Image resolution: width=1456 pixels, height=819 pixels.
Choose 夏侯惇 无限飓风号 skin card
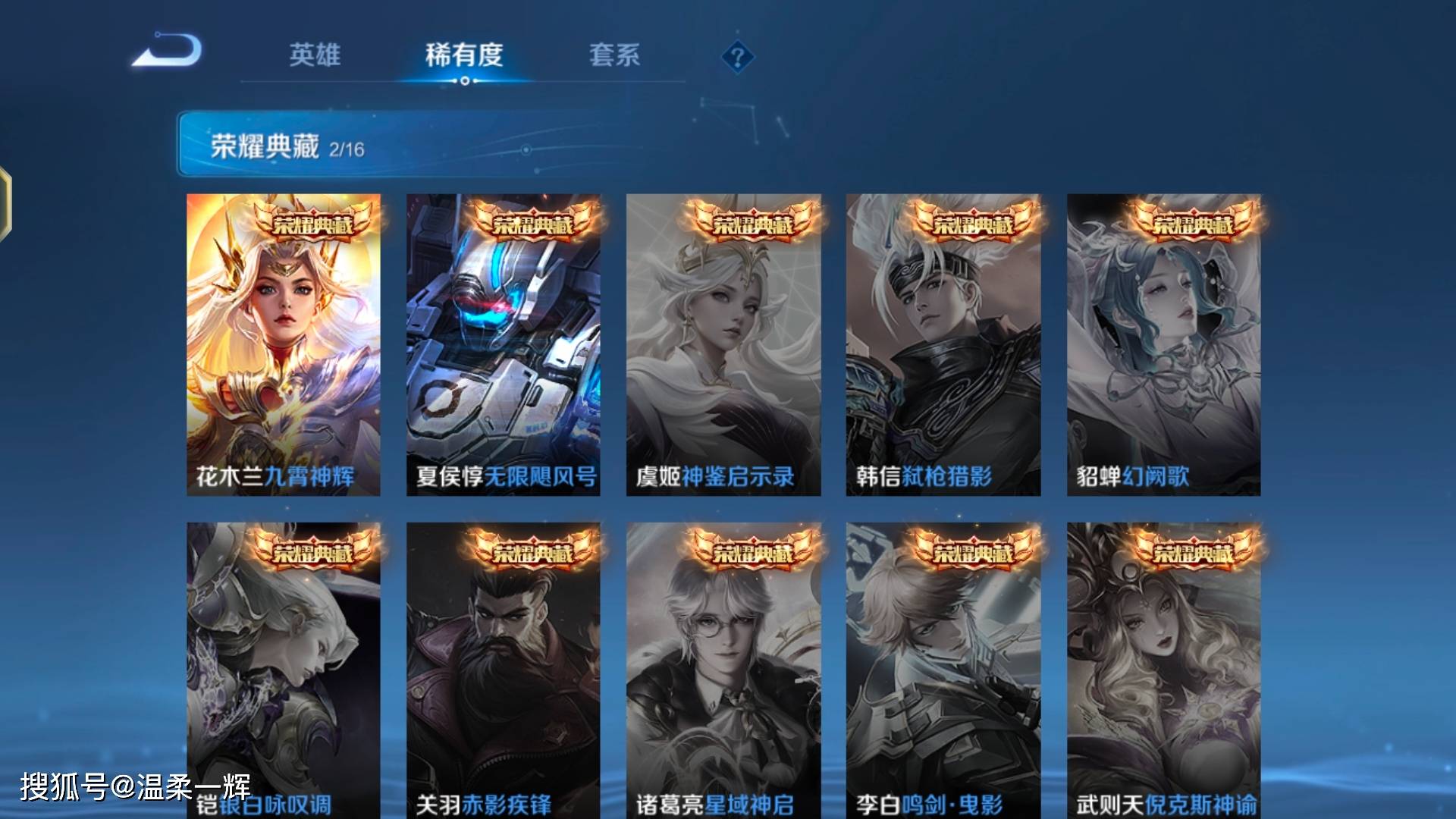(504, 345)
